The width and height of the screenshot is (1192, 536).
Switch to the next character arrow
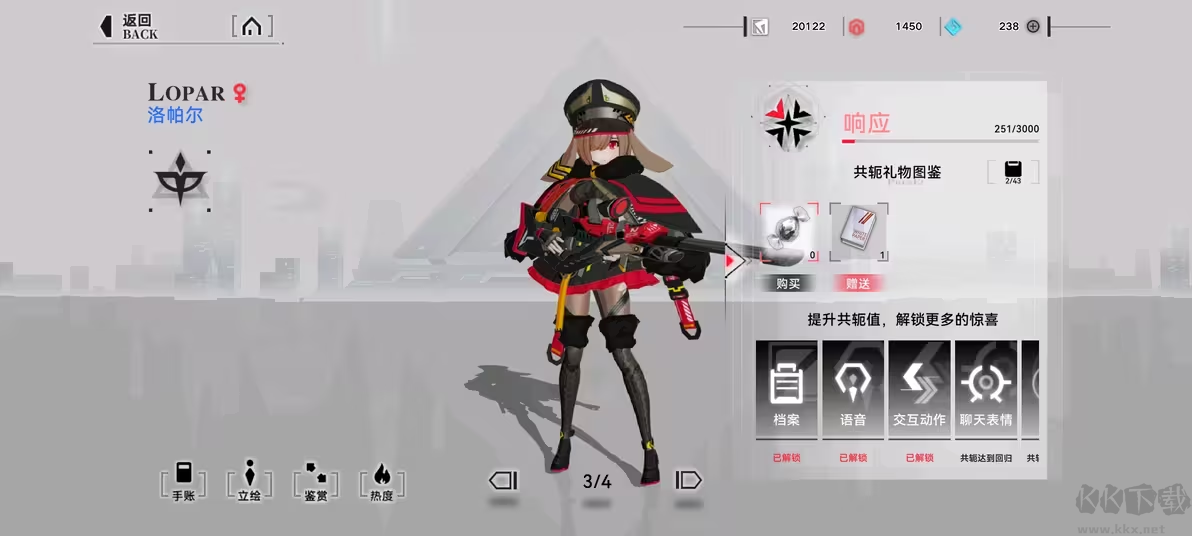click(x=689, y=481)
